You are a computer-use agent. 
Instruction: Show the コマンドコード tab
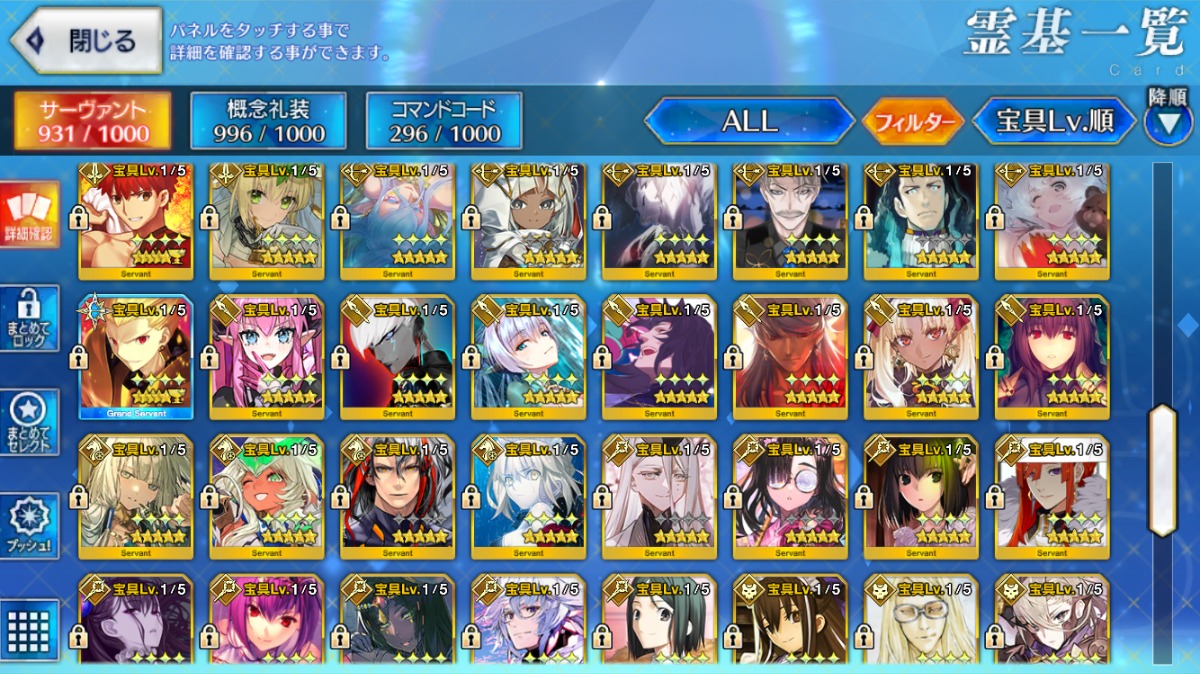444,121
